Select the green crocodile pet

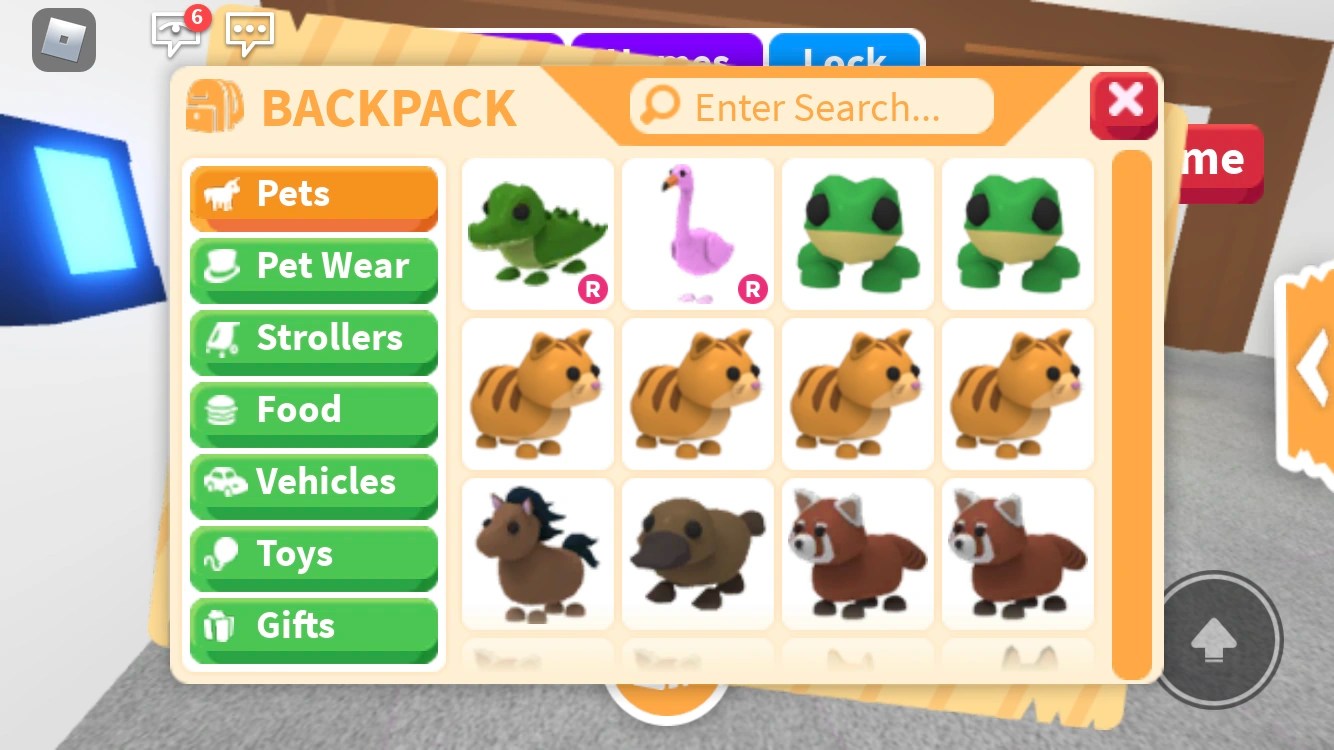(537, 233)
